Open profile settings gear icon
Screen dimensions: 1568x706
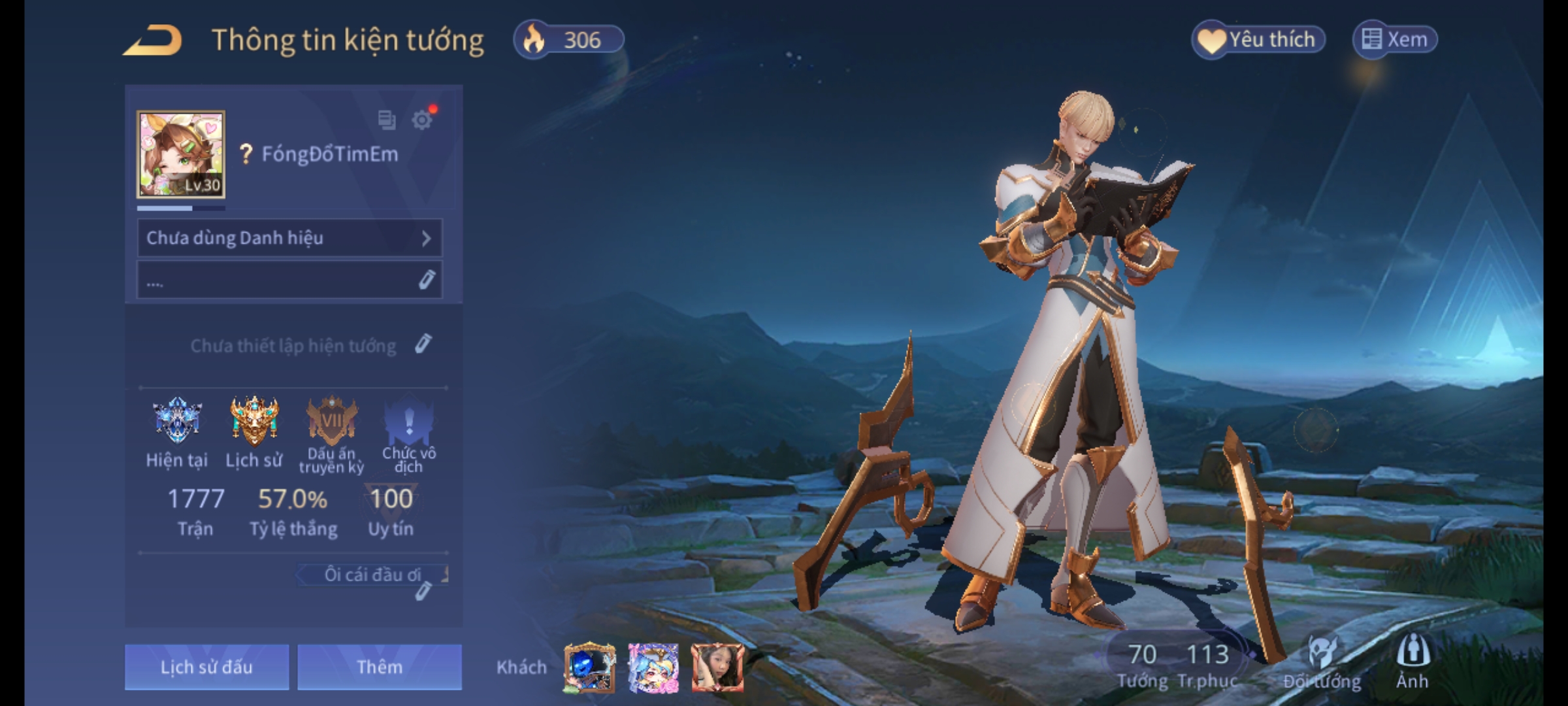[x=422, y=120]
